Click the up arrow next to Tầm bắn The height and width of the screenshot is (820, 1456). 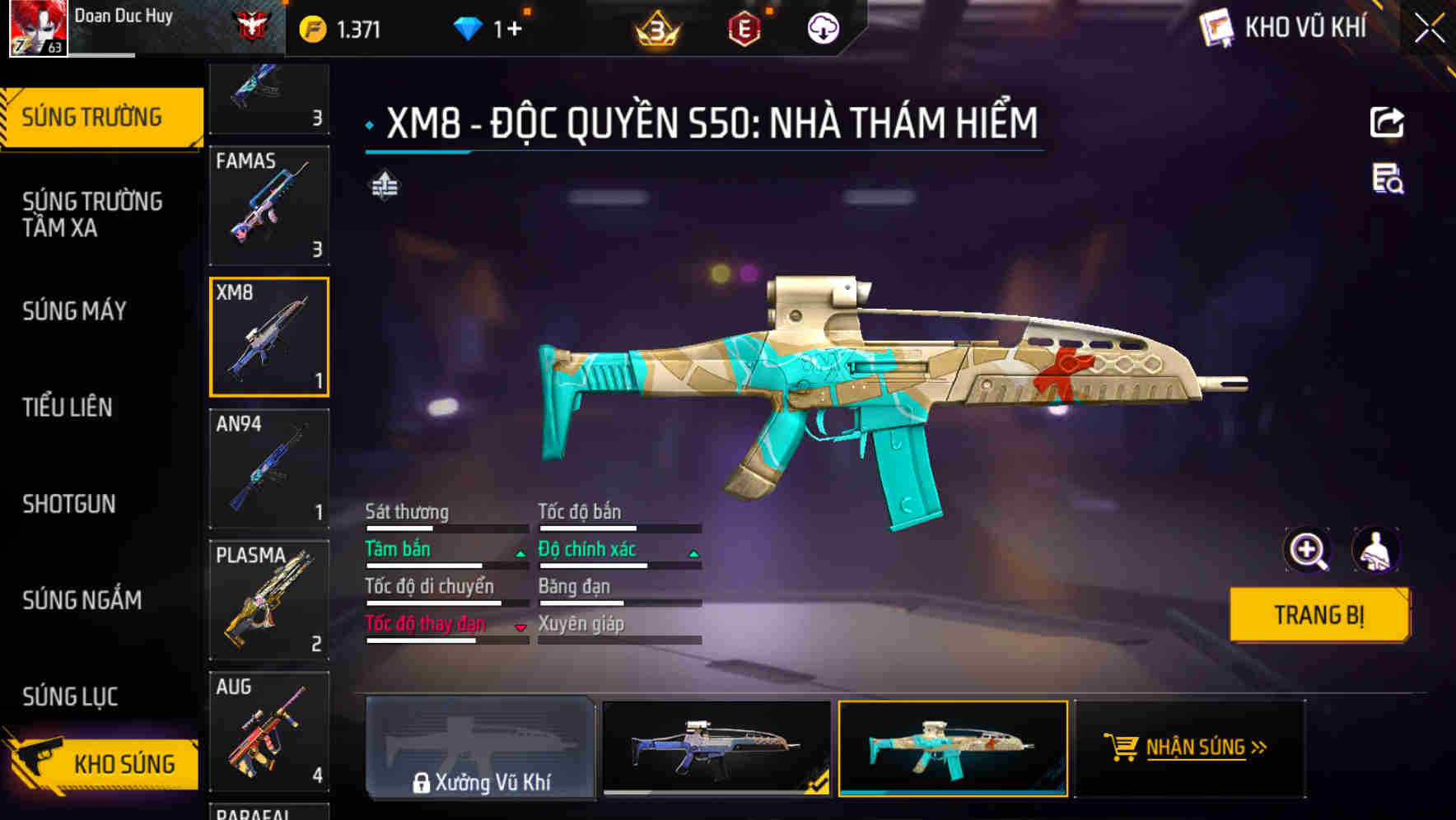click(520, 553)
